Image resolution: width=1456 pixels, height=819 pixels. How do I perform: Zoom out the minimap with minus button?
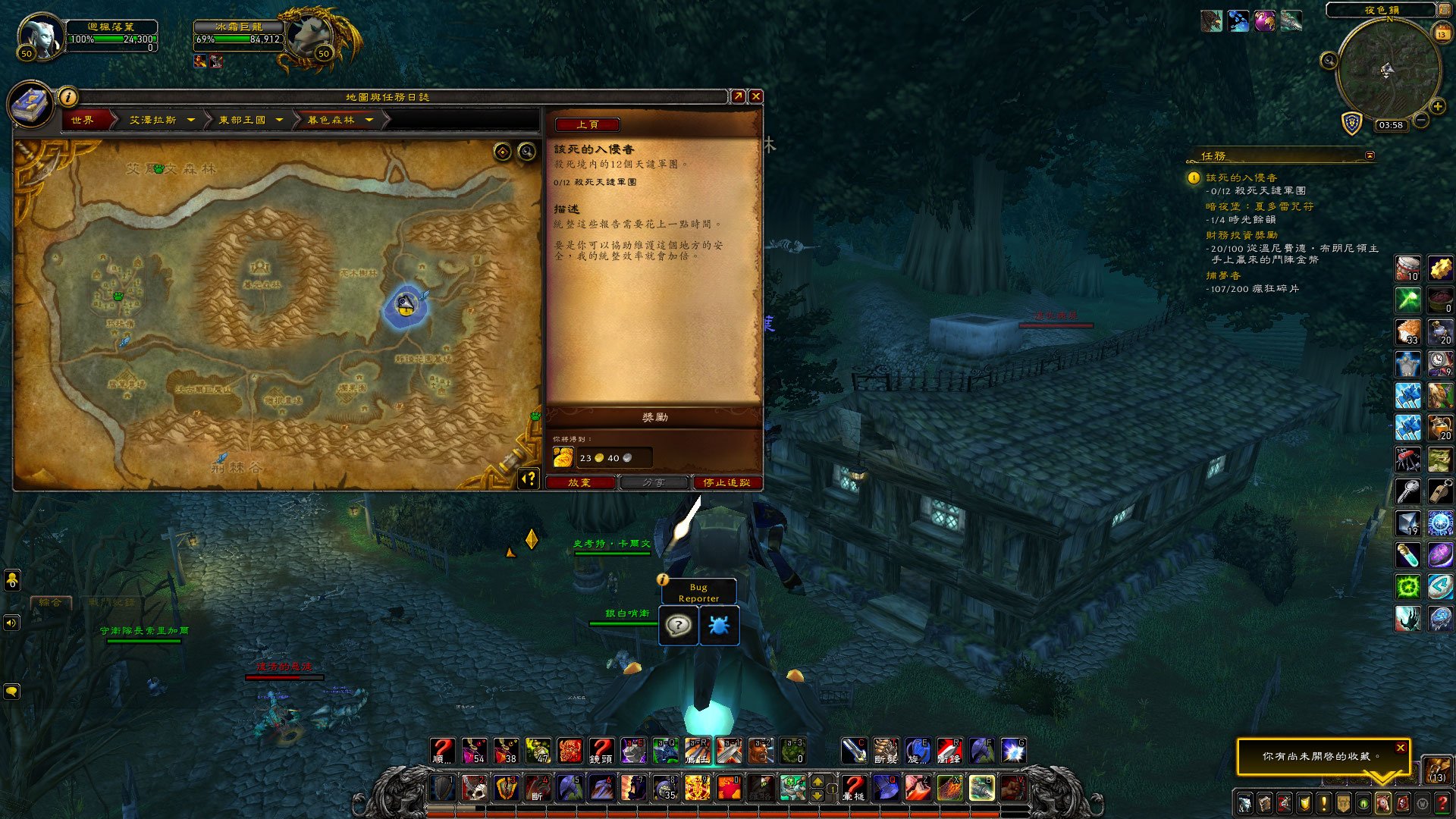pos(1421,120)
